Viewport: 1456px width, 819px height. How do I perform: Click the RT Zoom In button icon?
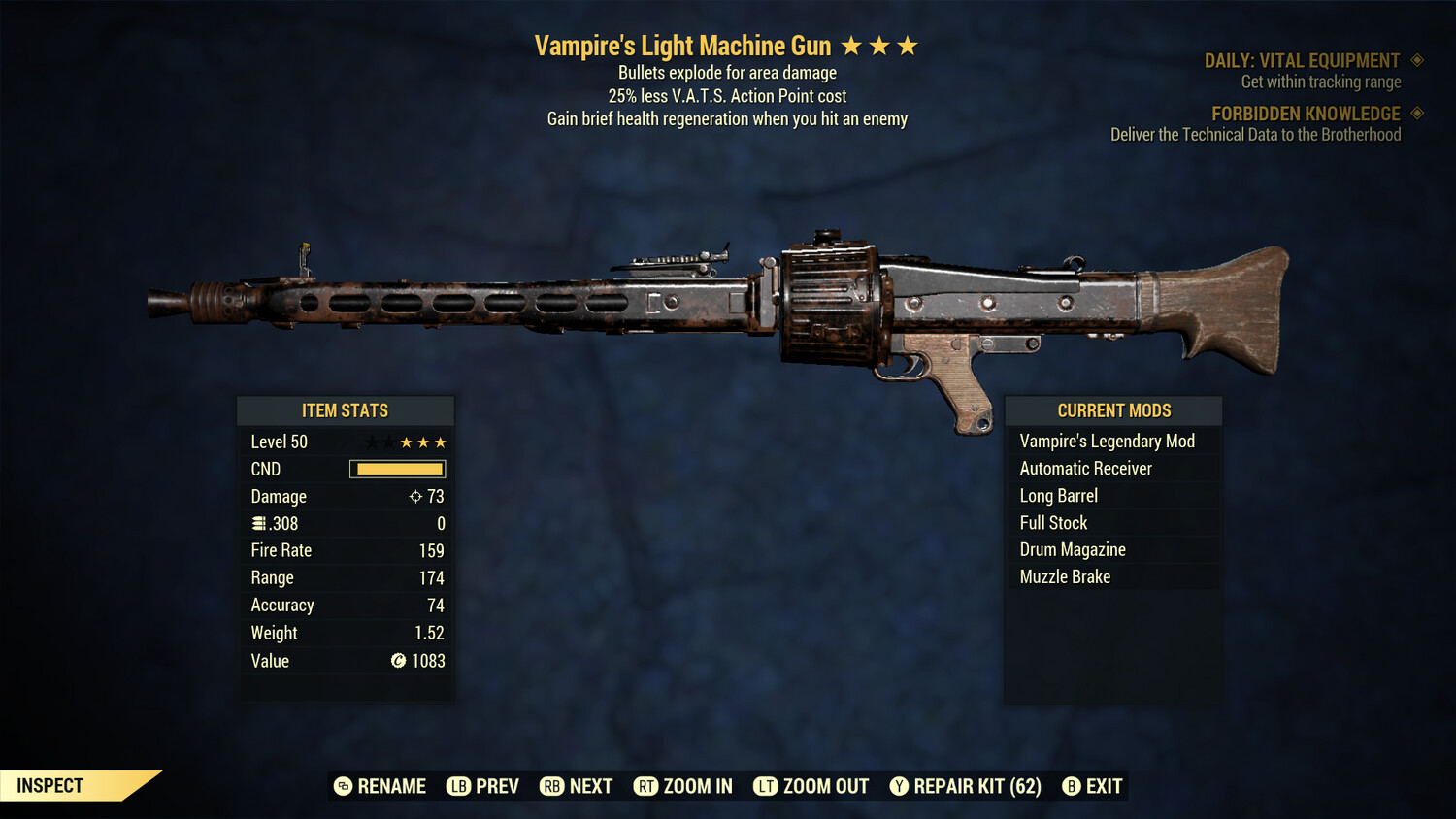[x=645, y=786]
